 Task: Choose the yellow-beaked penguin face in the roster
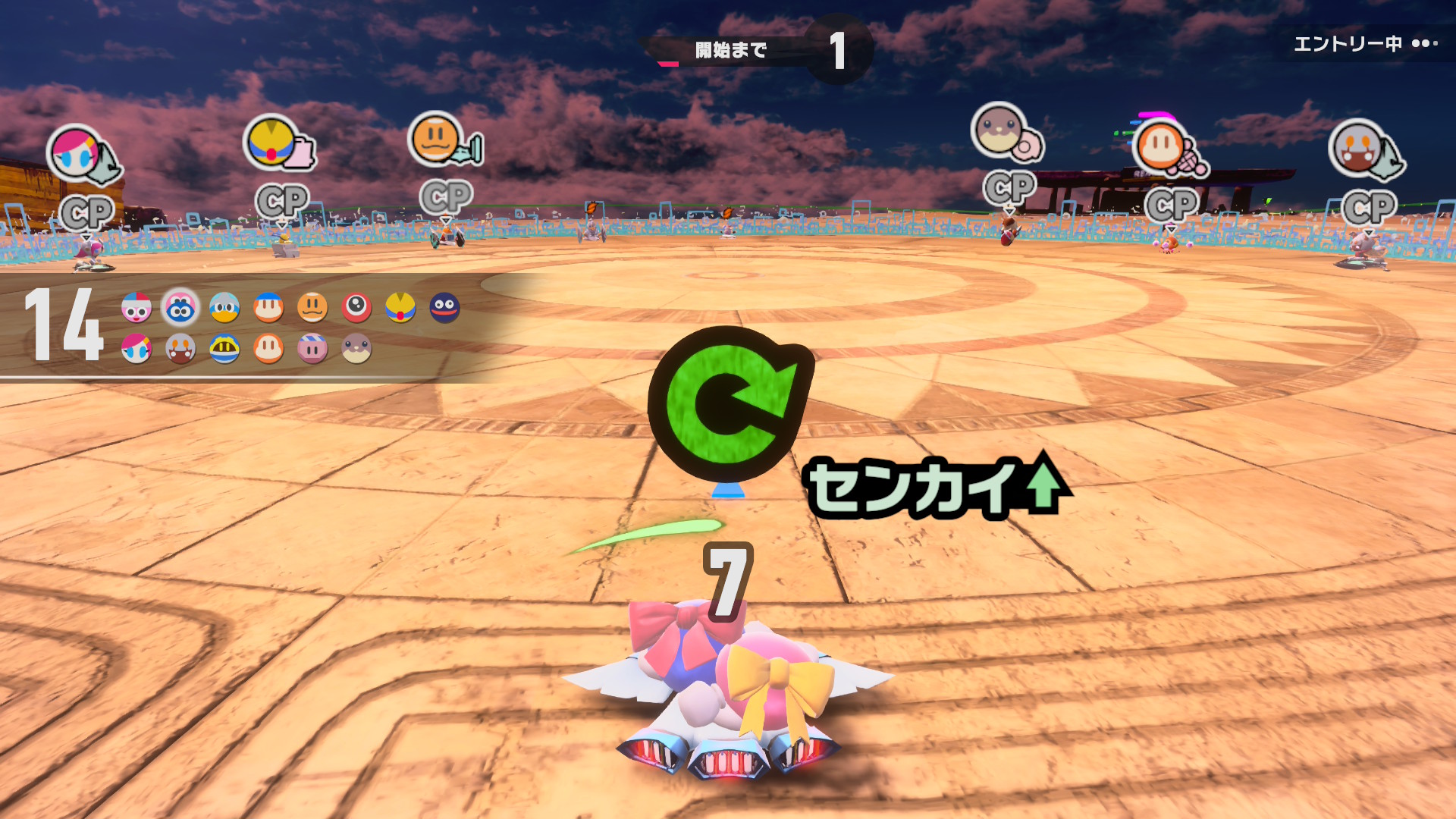click(x=224, y=308)
